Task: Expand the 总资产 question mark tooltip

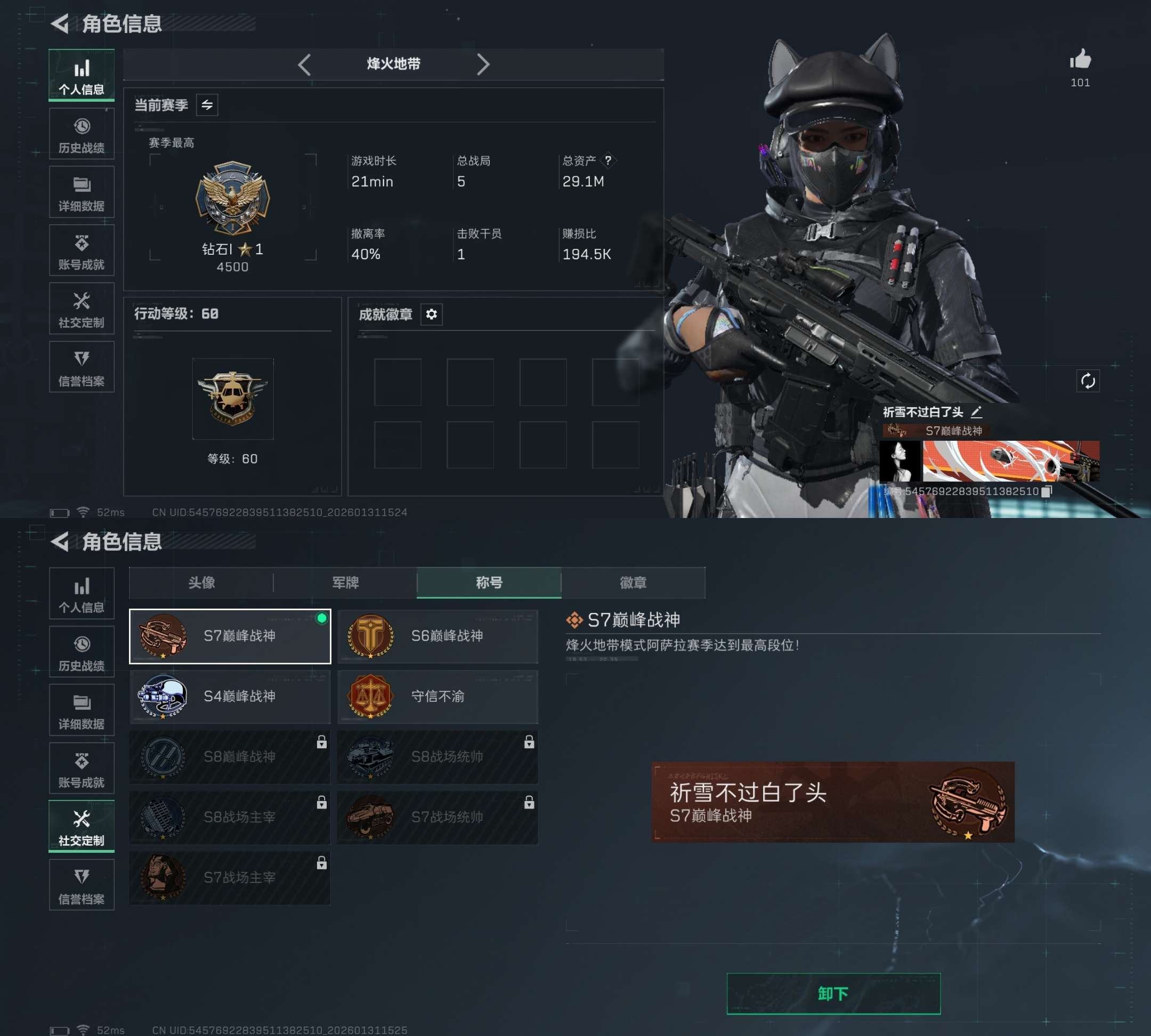Action: click(609, 161)
